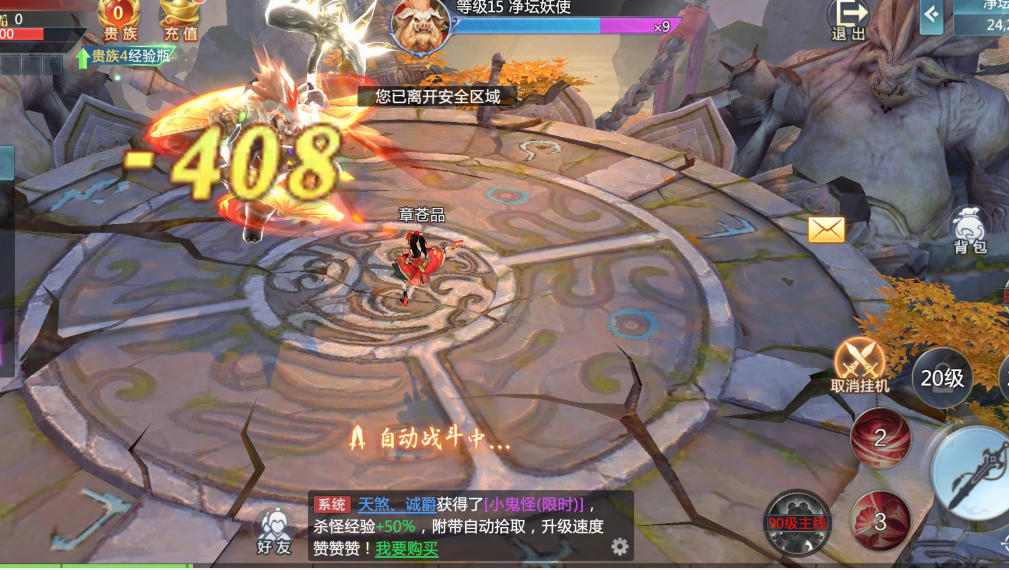
Task: Open the 背包 bag inventory
Action: point(969,230)
